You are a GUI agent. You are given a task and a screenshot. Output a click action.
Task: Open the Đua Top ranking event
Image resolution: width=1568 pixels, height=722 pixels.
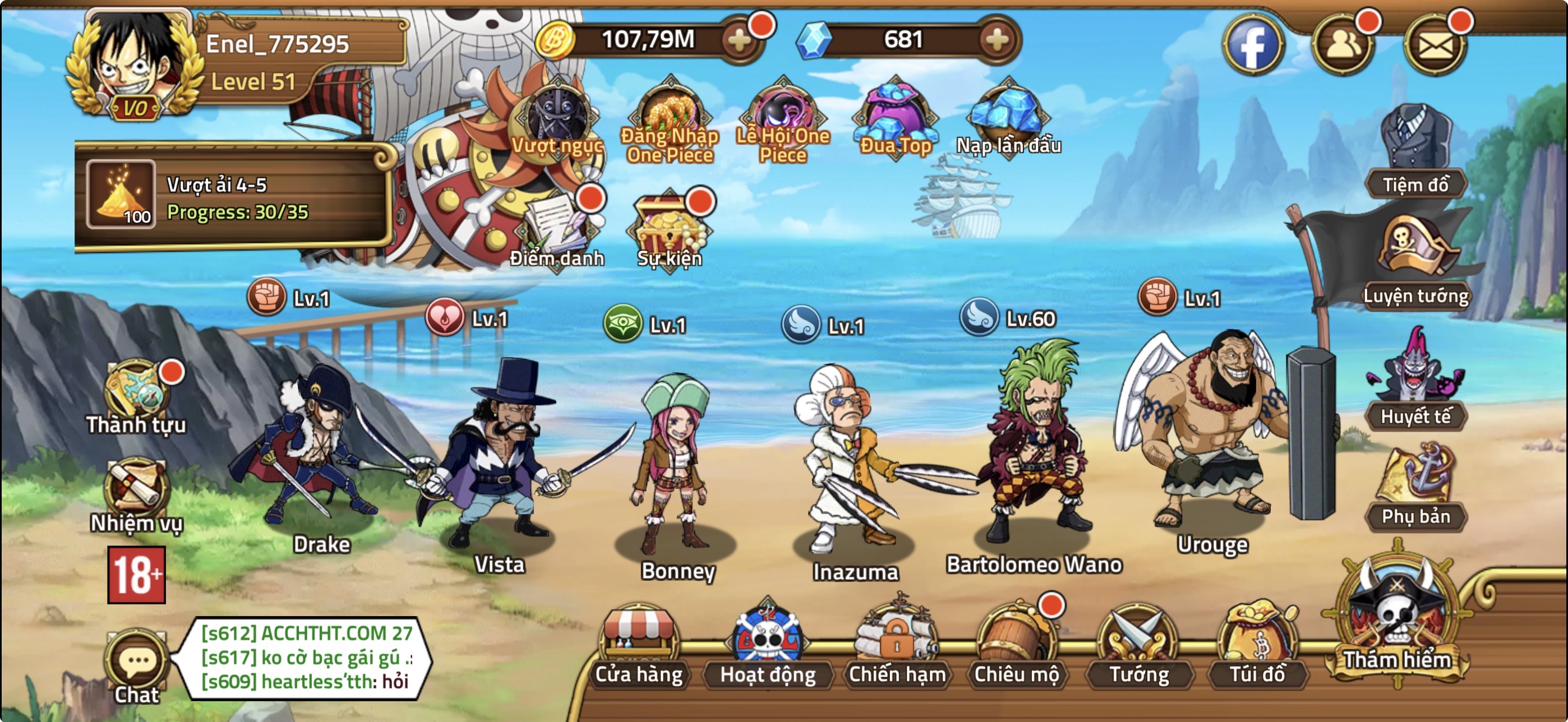(895, 113)
